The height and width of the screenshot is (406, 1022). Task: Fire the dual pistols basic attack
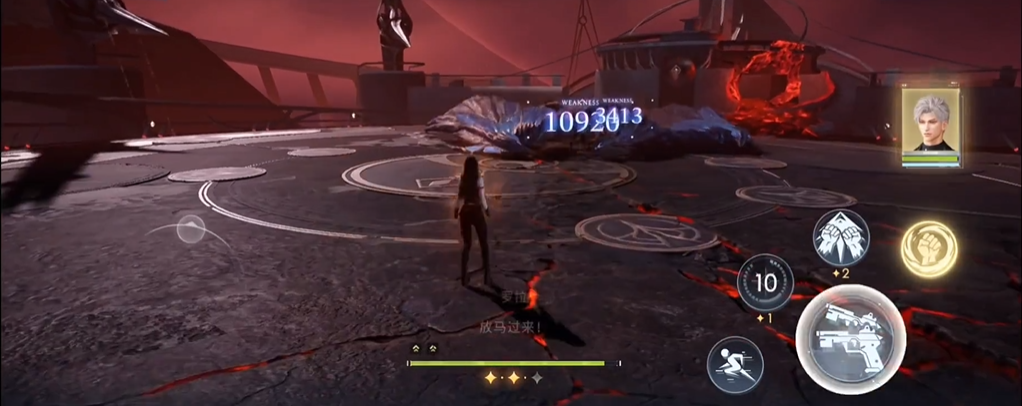[851, 340]
